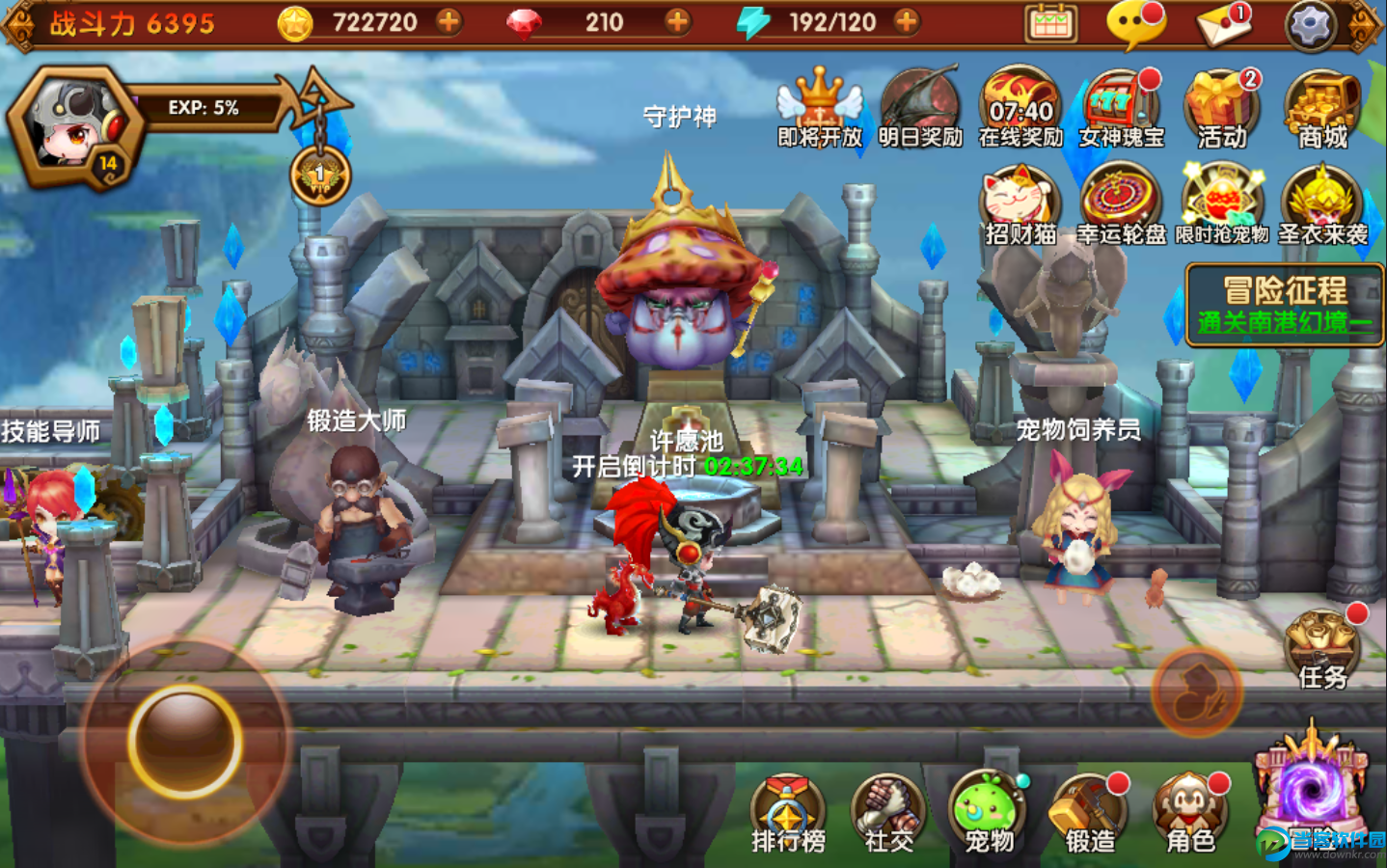The image size is (1387, 868).
Task: Open the 宠物 pet menu
Action: pos(989,815)
